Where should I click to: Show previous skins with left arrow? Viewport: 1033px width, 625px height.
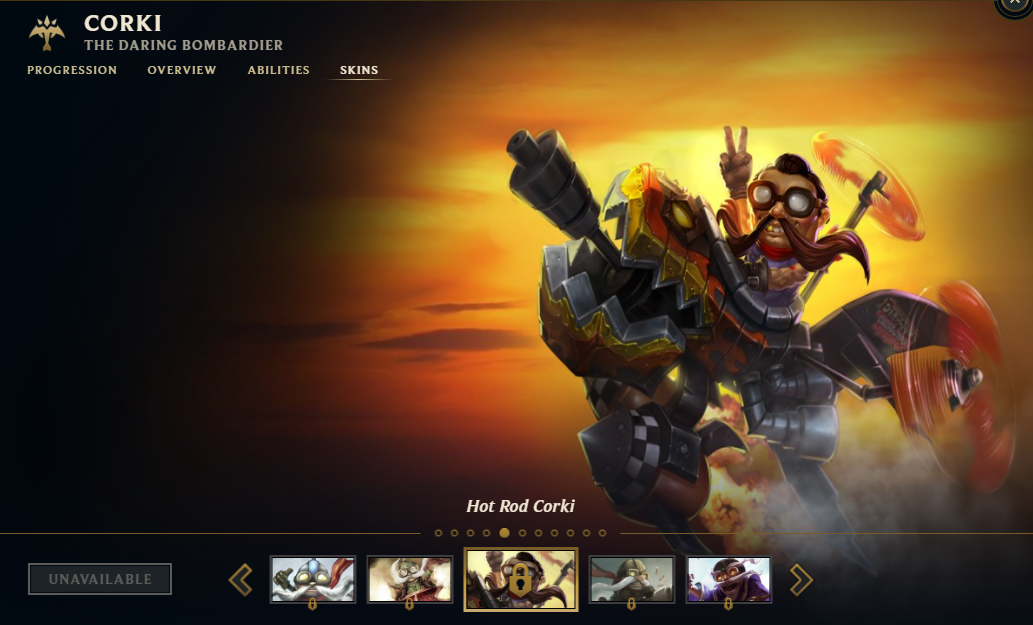click(x=240, y=579)
